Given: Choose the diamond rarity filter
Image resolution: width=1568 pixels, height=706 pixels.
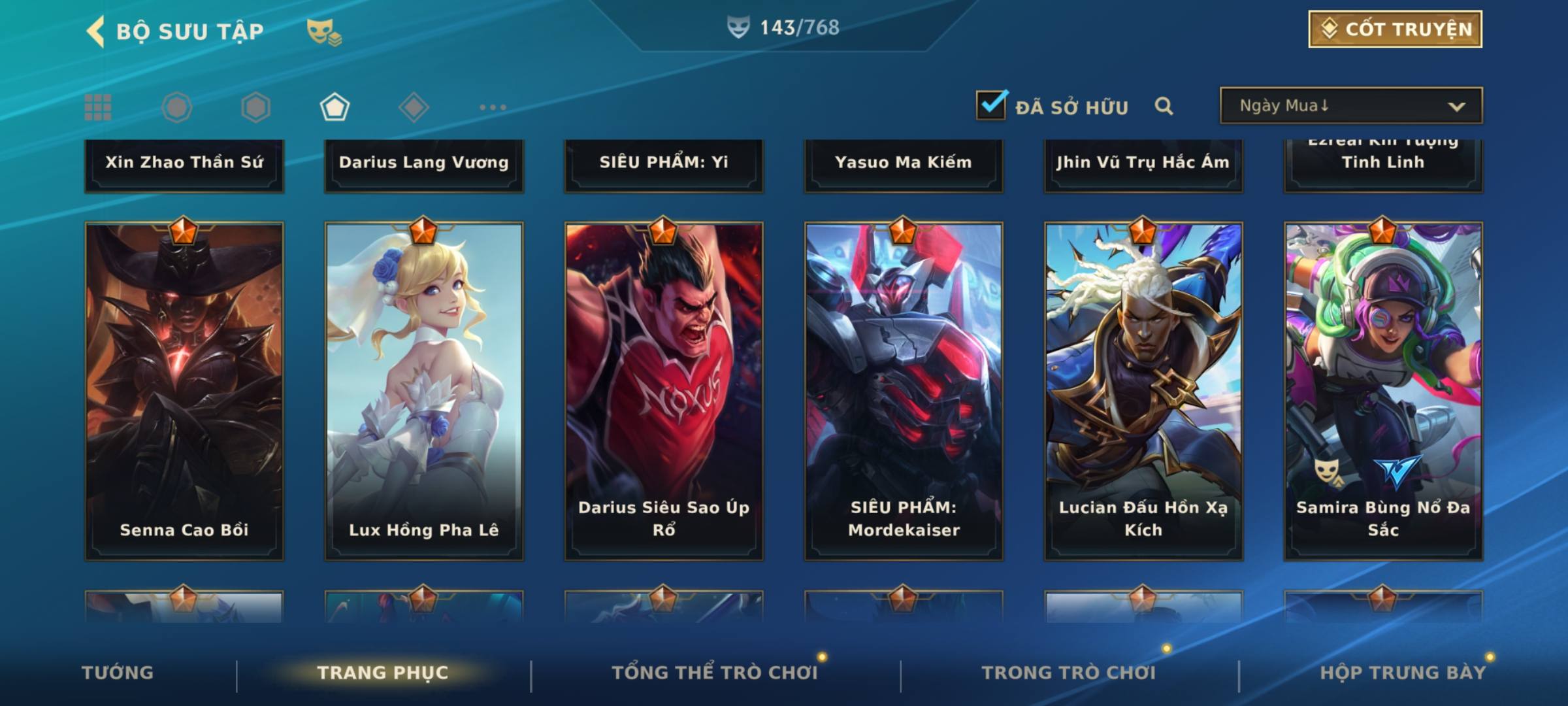Looking at the screenshot, I should click(414, 107).
